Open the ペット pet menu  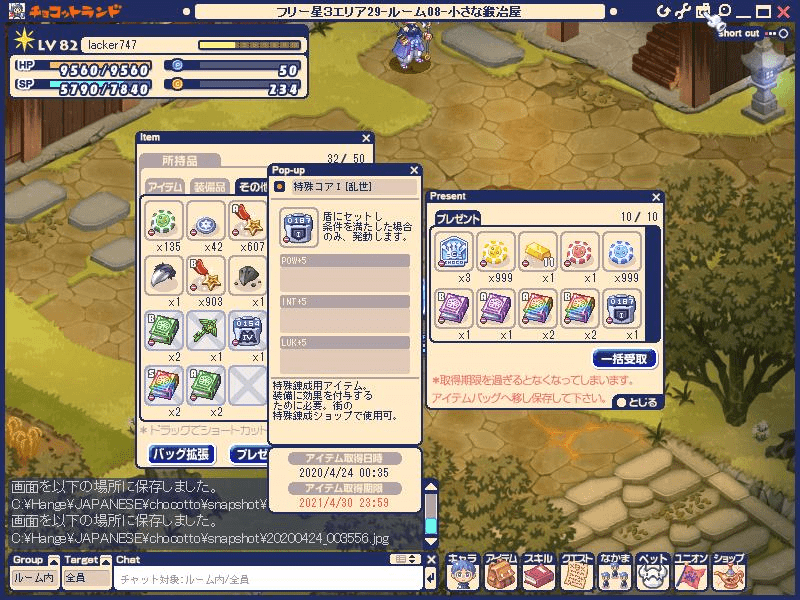click(x=653, y=573)
